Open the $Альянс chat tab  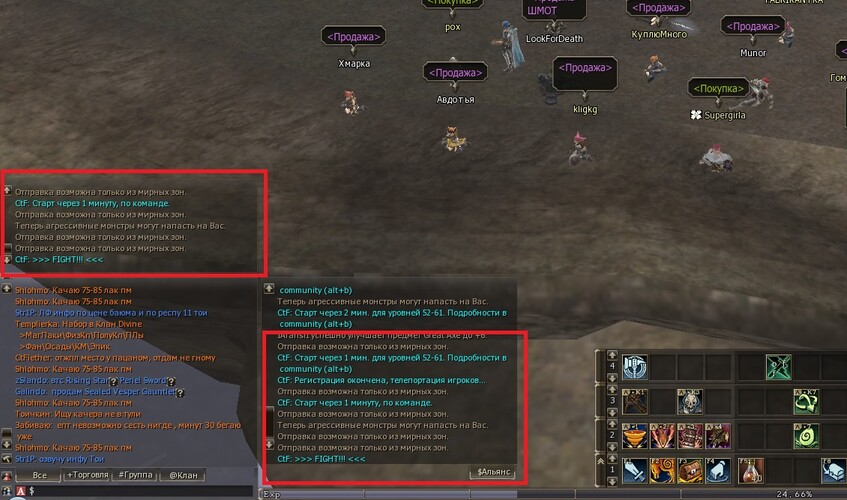491,472
